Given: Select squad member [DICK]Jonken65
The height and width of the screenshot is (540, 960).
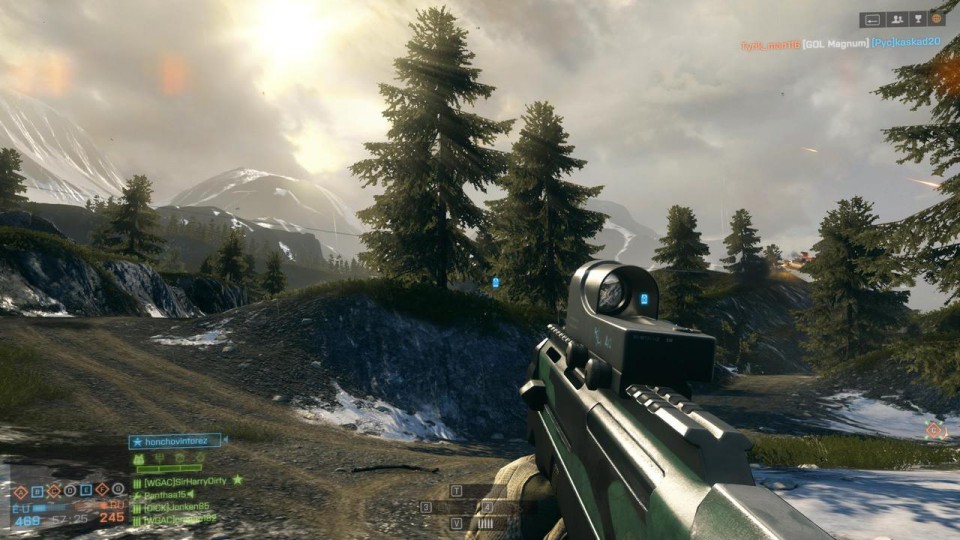Looking at the screenshot, I should pyautogui.click(x=178, y=507).
